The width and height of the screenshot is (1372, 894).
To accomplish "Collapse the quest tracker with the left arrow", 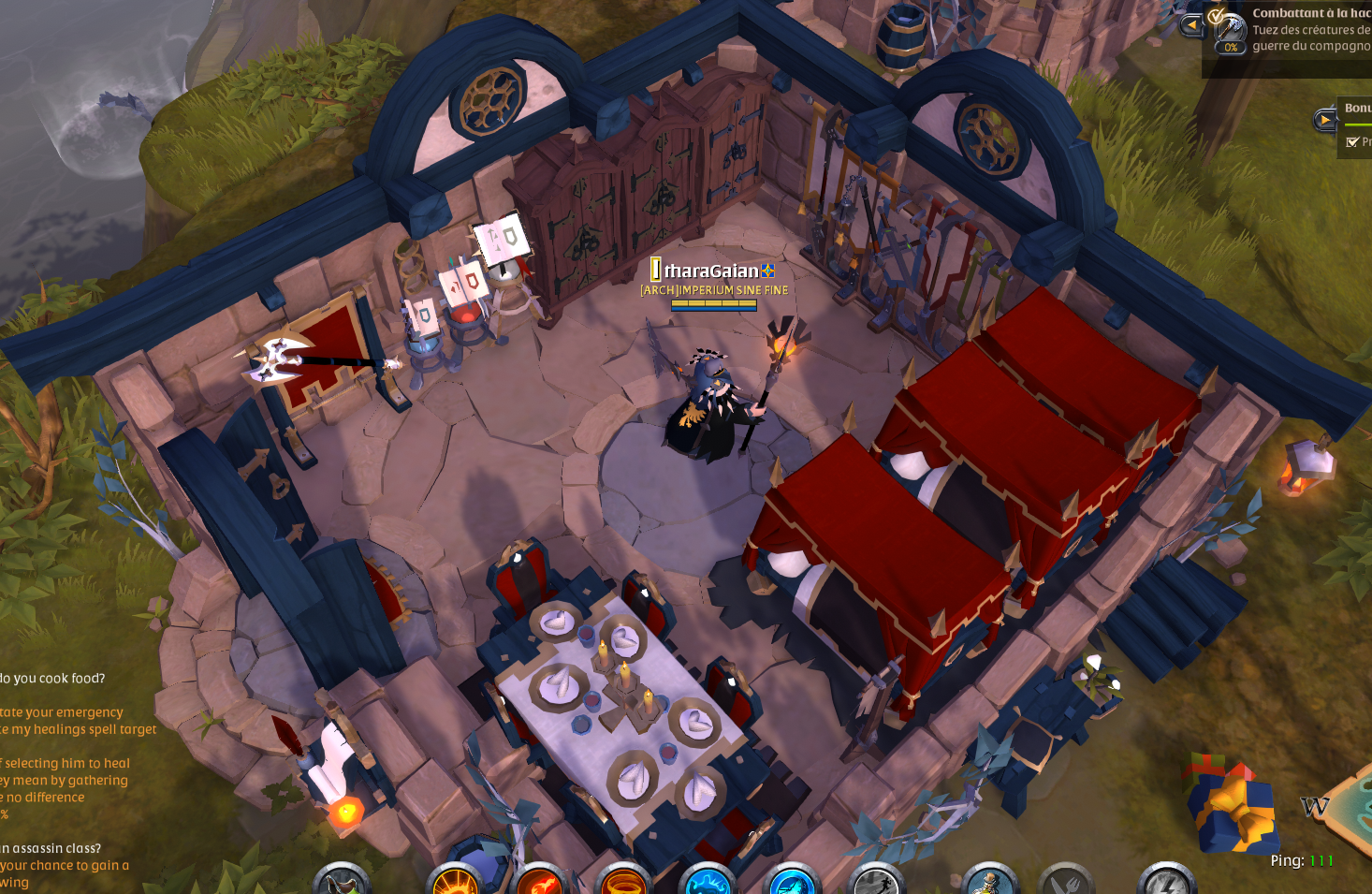I will click(1190, 25).
